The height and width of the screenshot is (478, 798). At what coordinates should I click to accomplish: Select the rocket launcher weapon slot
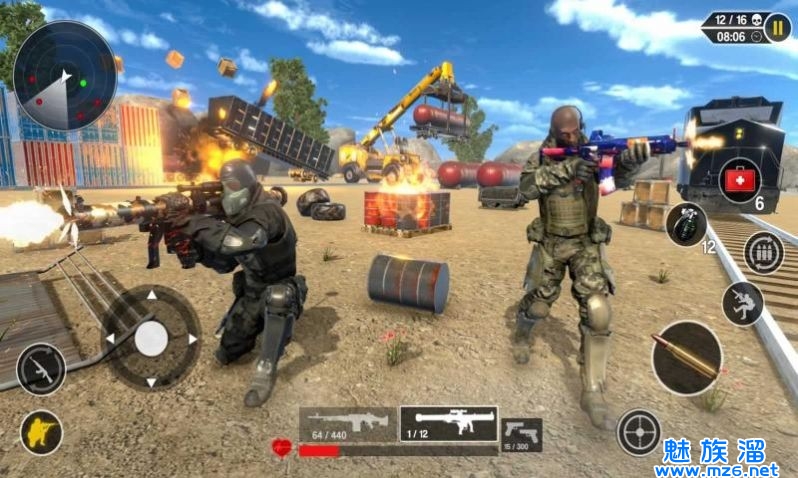coord(448,423)
